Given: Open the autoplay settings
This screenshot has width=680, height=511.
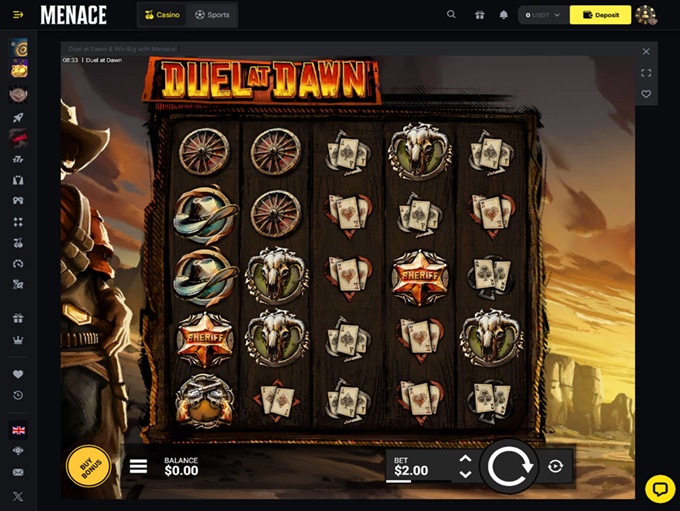Looking at the screenshot, I should [556, 466].
